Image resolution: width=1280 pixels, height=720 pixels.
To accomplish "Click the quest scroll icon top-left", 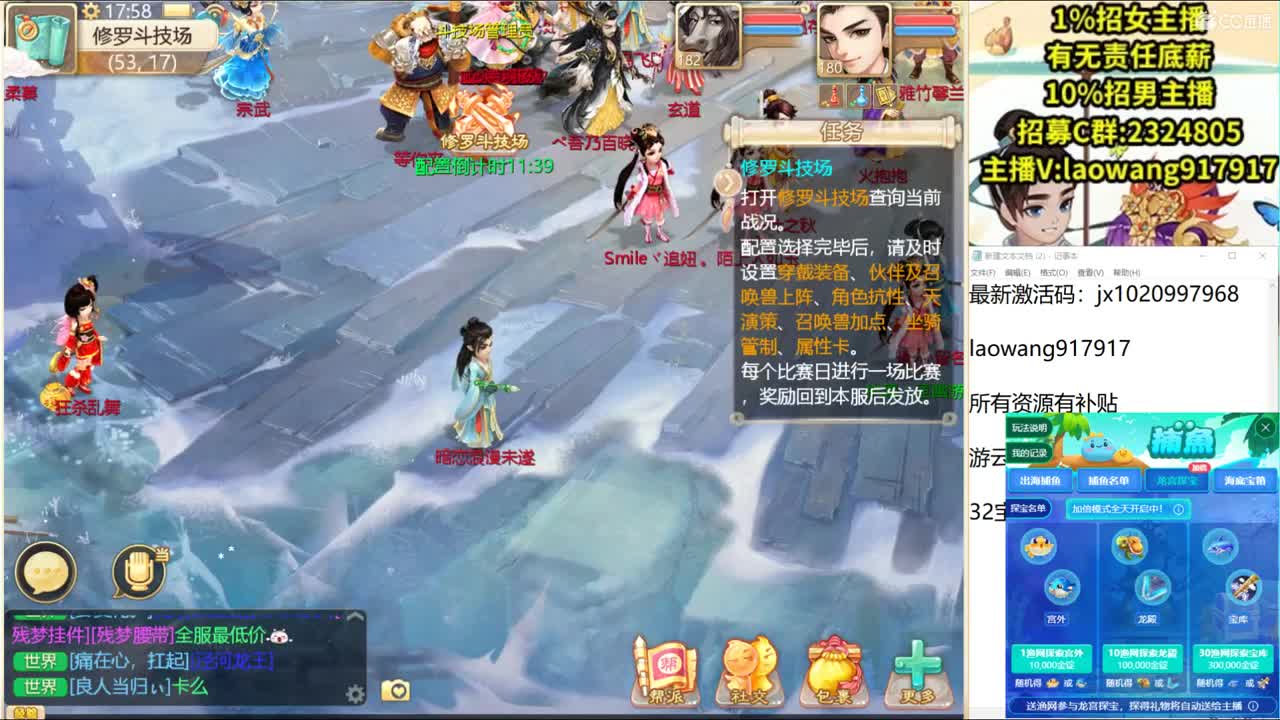I will pyautogui.click(x=42, y=36).
